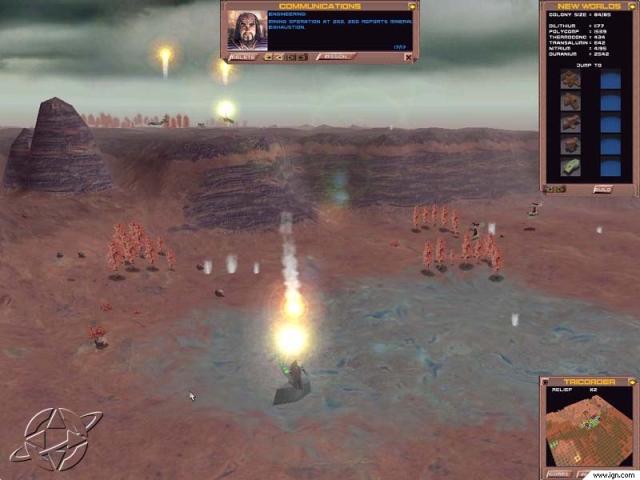Close the Communications panel with the X

(x=408, y=57)
